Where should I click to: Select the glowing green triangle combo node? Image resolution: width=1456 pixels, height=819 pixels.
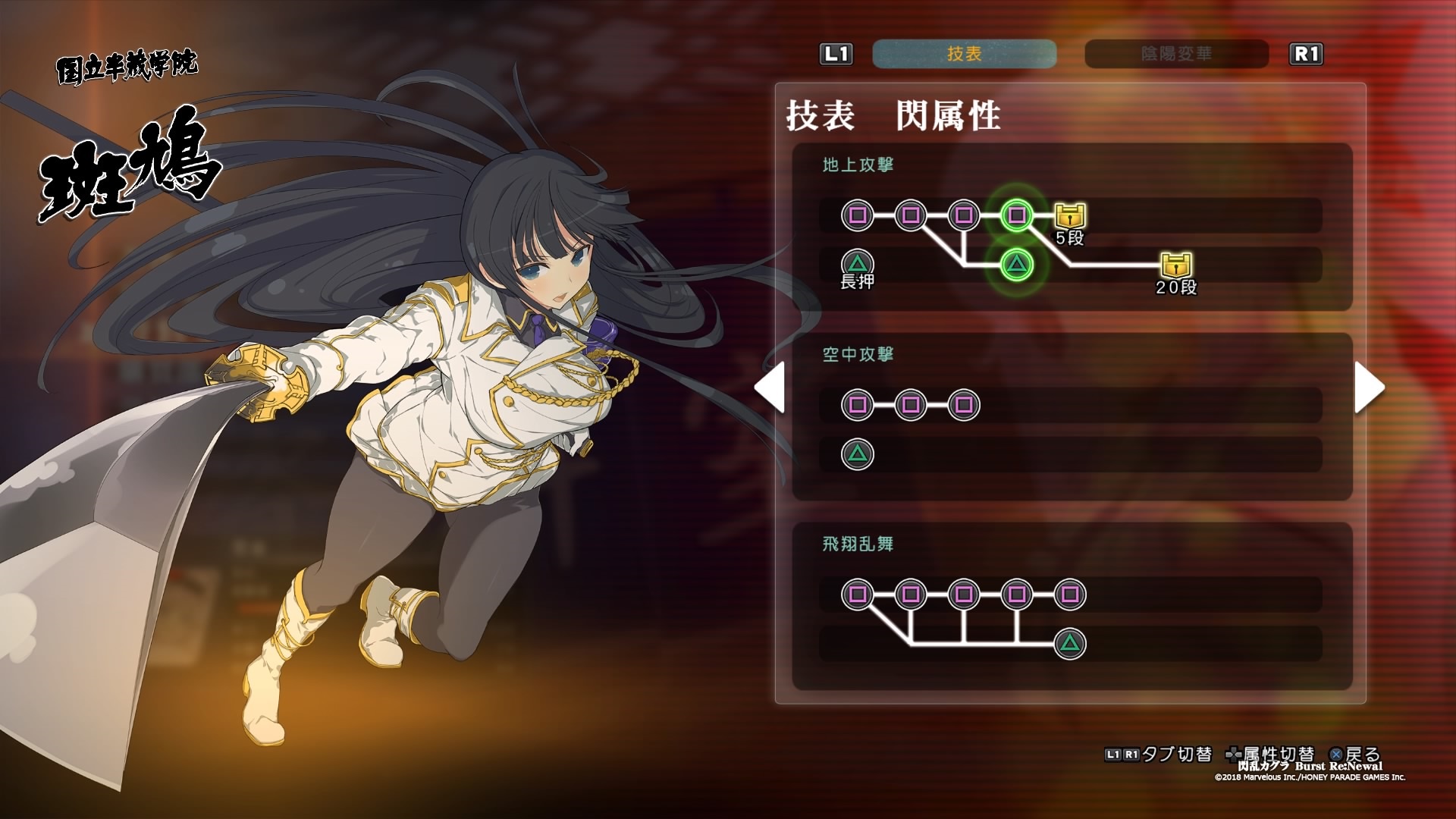[x=1017, y=265]
